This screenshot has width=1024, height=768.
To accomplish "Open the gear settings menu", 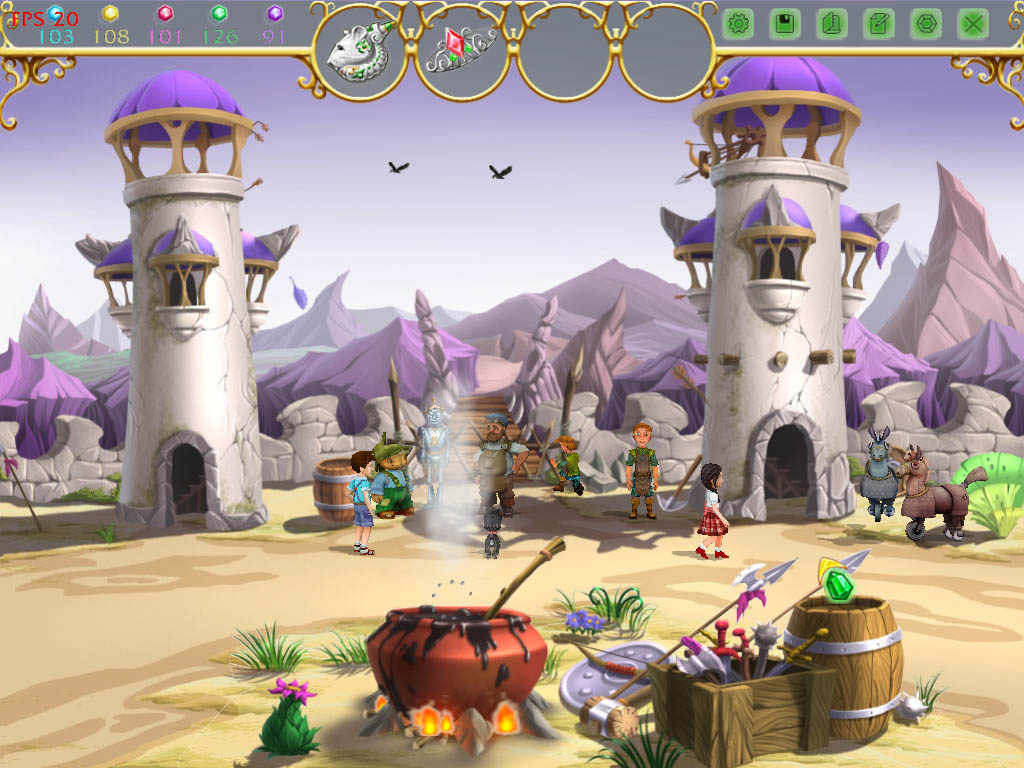I will click(738, 24).
